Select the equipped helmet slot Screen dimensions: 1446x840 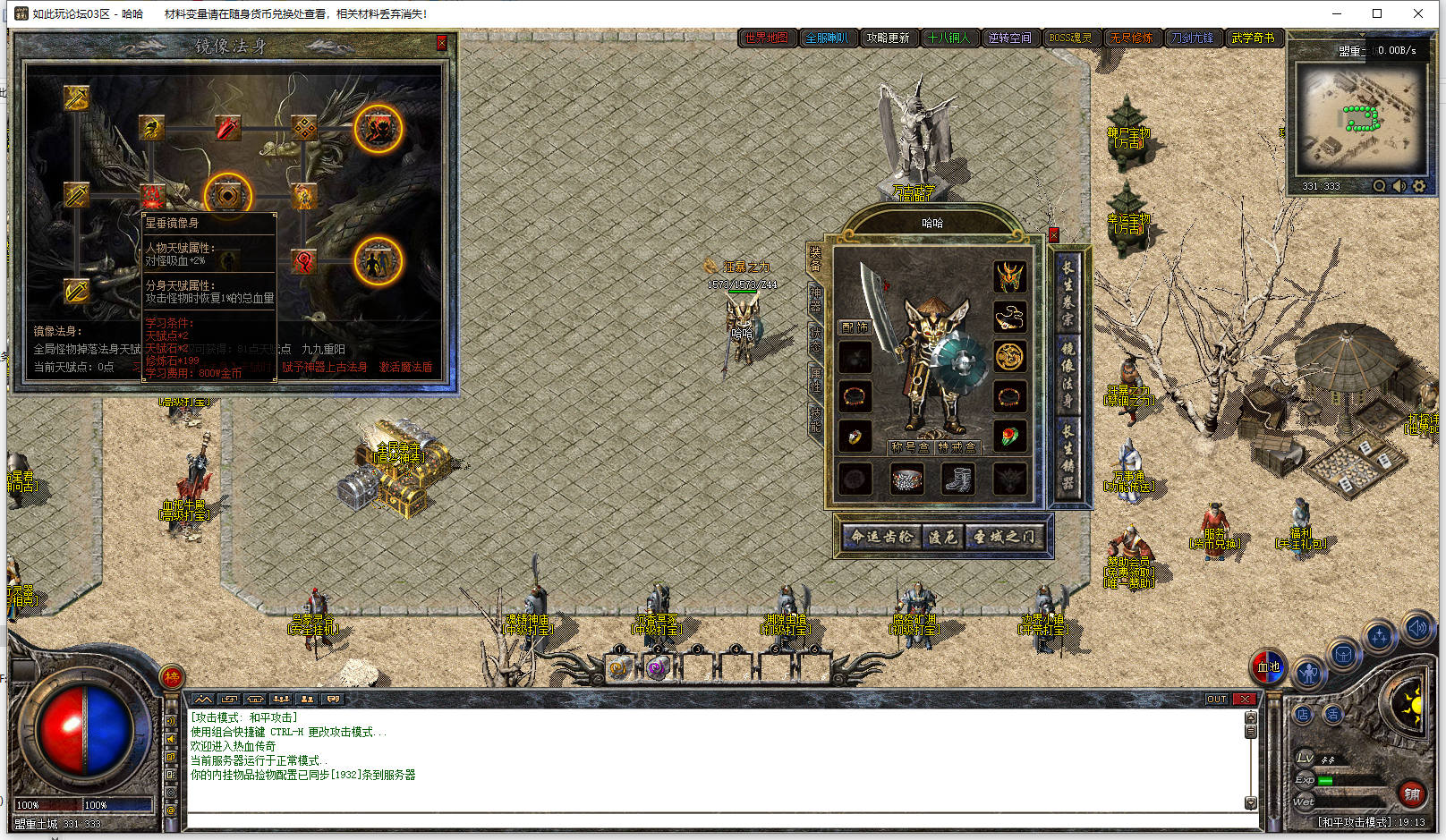click(x=1010, y=276)
